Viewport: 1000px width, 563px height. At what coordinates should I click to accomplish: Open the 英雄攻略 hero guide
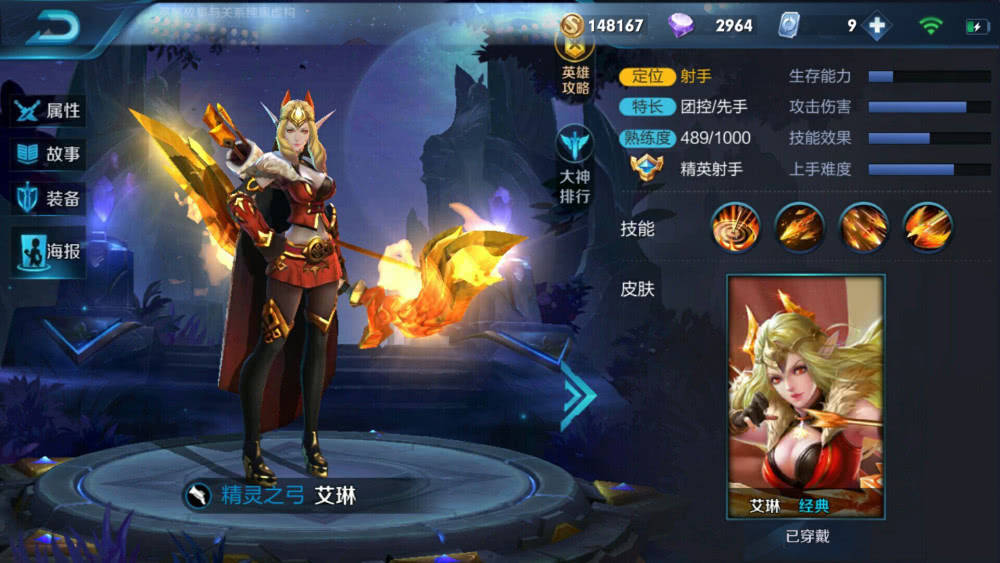click(x=575, y=67)
